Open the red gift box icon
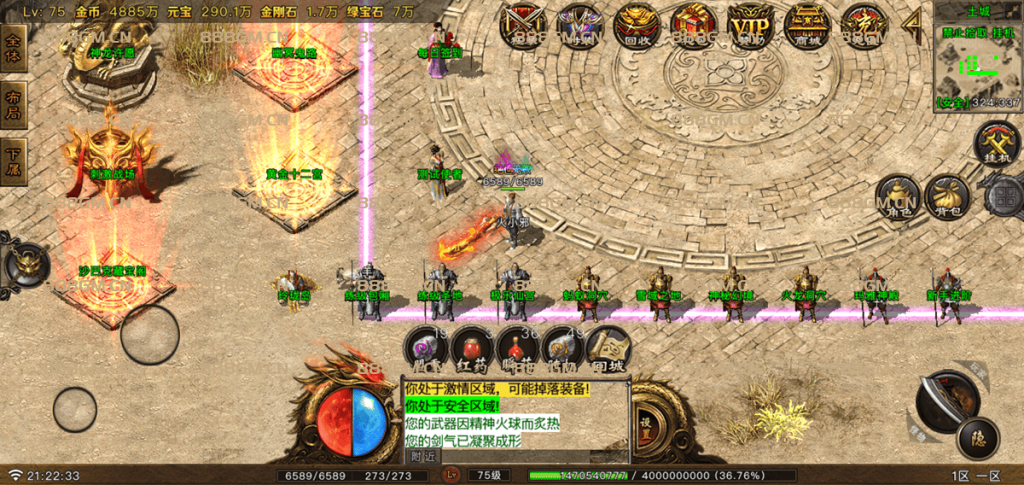1024x485 pixels. (x=691, y=24)
